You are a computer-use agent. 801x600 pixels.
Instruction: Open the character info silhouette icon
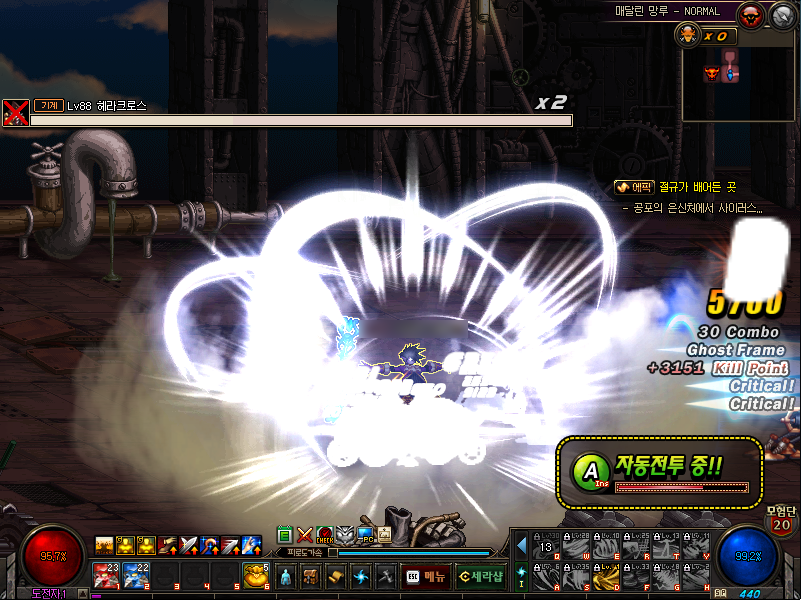click(286, 577)
